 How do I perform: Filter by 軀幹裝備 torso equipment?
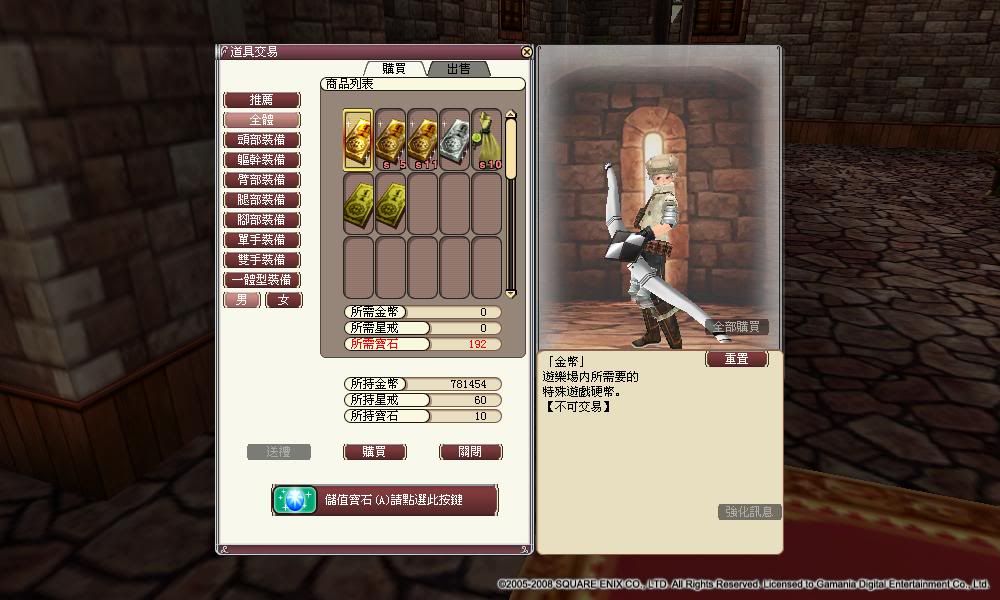261,160
